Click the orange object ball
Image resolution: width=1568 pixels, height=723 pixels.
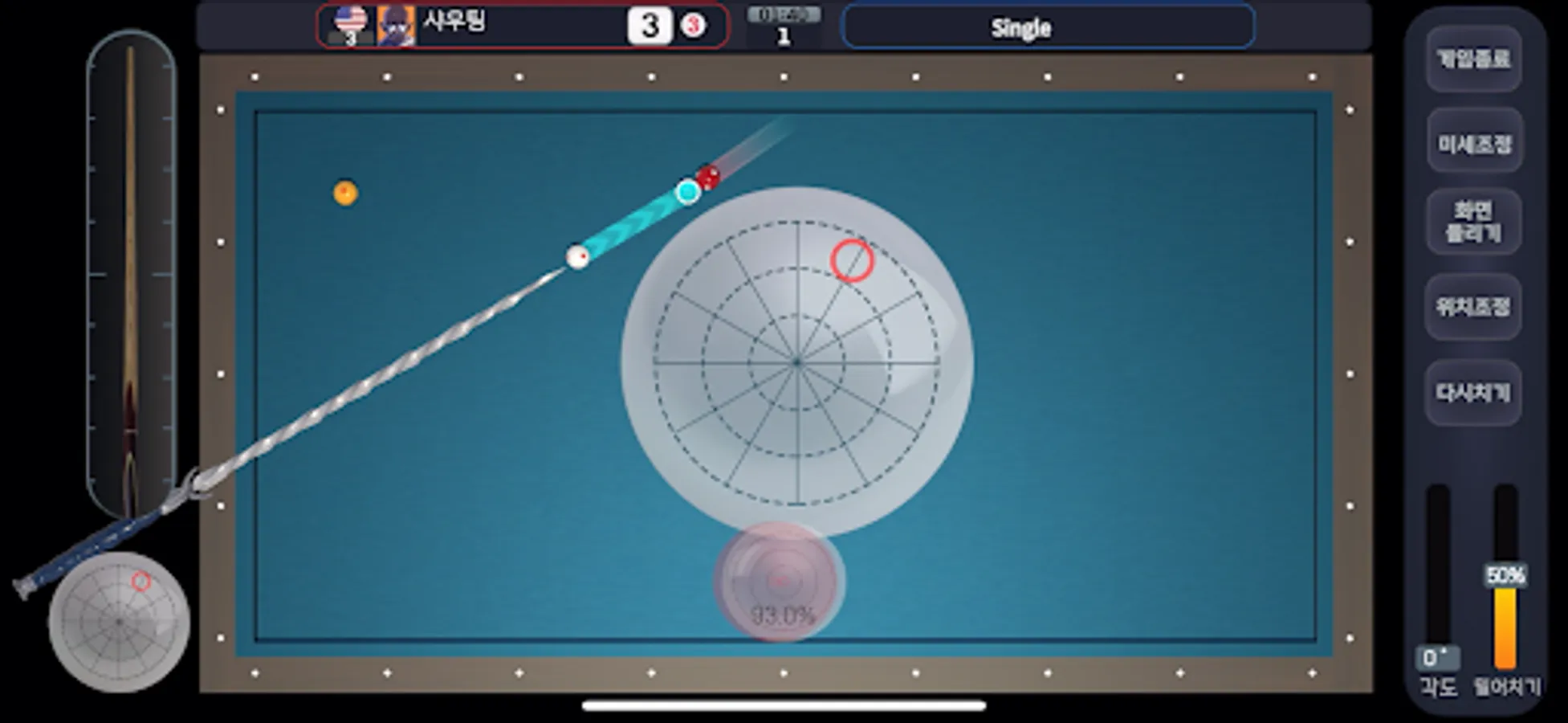point(345,190)
